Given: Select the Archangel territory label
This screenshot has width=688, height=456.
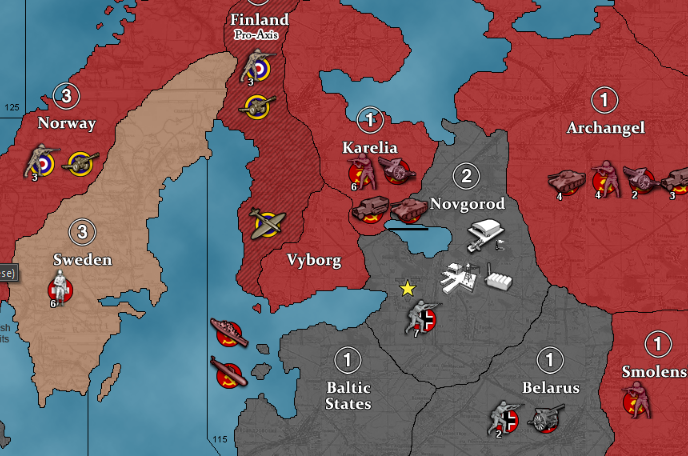Looking at the screenshot, I should click(x=605, y=128).
